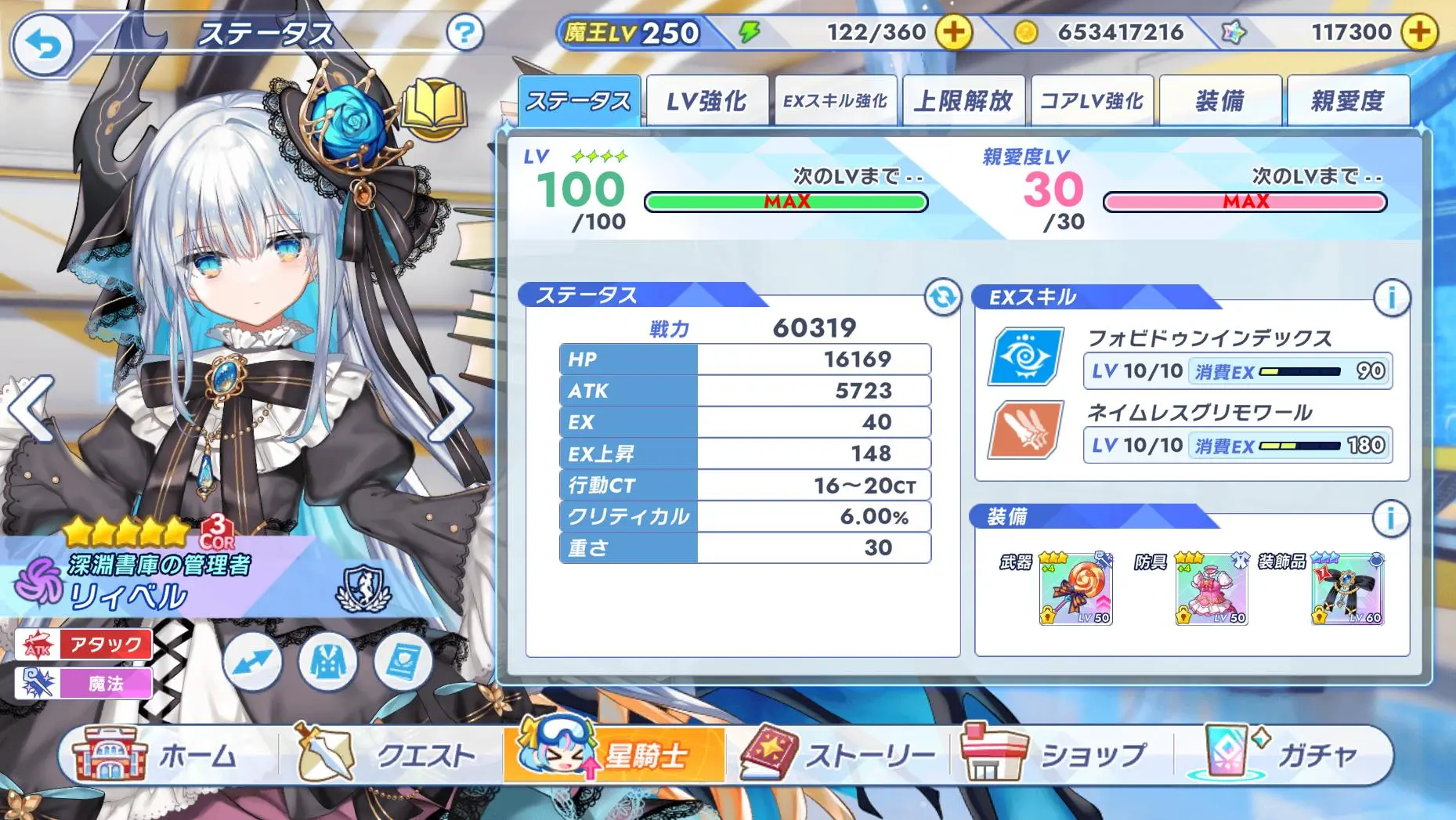Go back with the return arrow button
The width and height of the screenshot is (1456, 820).
43,45
